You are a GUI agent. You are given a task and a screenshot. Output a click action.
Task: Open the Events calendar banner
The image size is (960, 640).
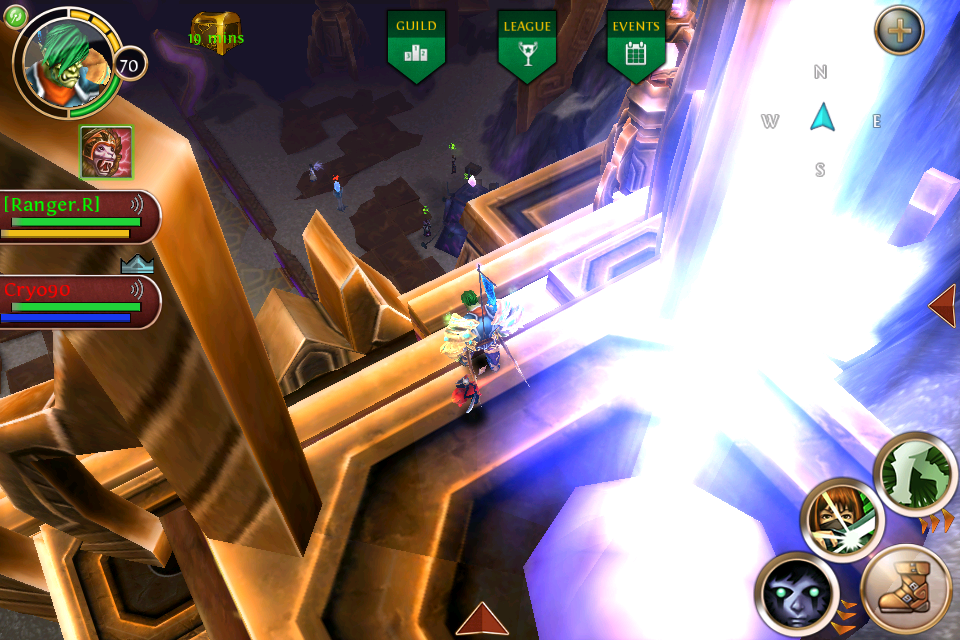[x=636, y=45]
